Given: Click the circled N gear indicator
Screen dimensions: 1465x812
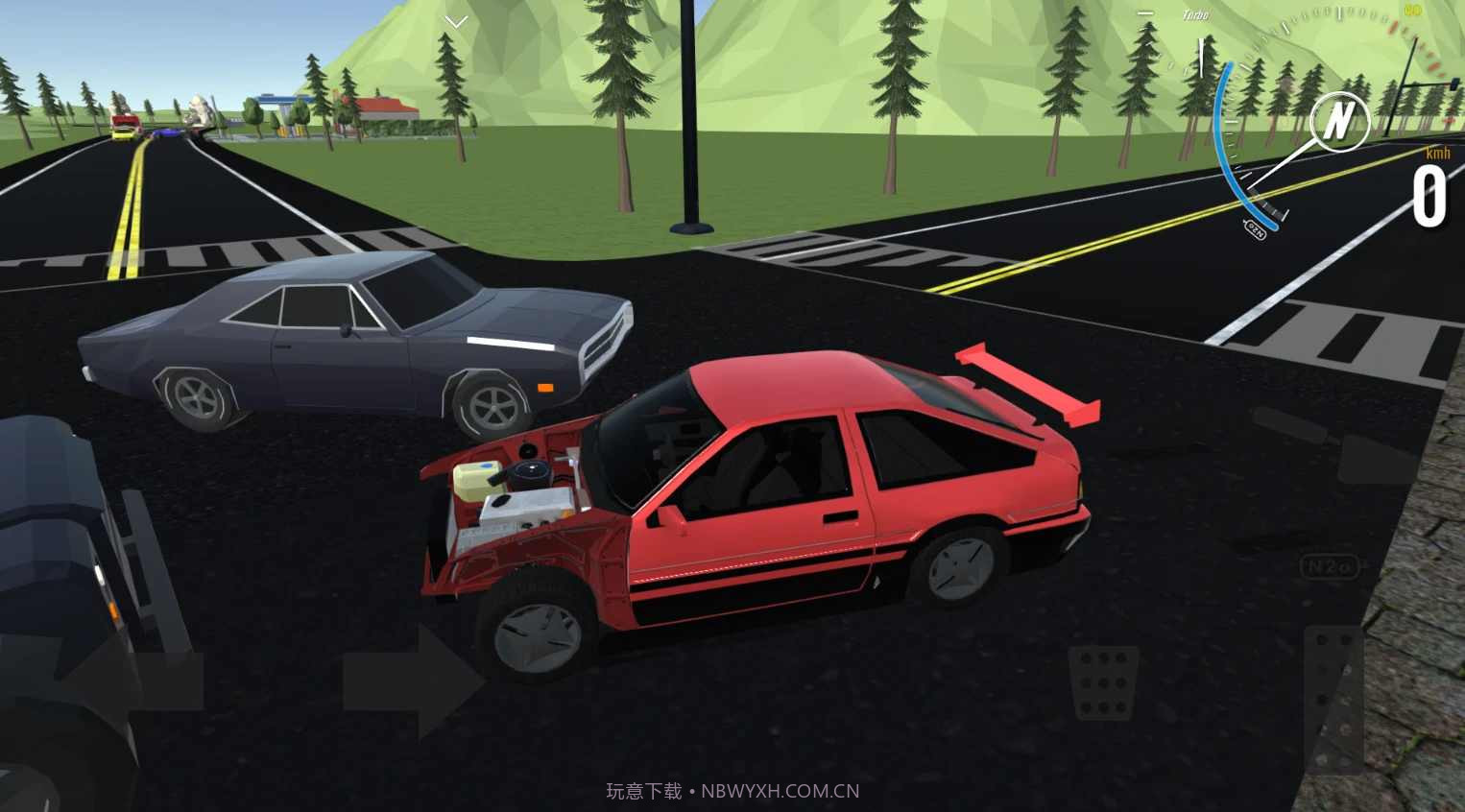Looking at the screenshot, I should click(x=1339, y=121).
